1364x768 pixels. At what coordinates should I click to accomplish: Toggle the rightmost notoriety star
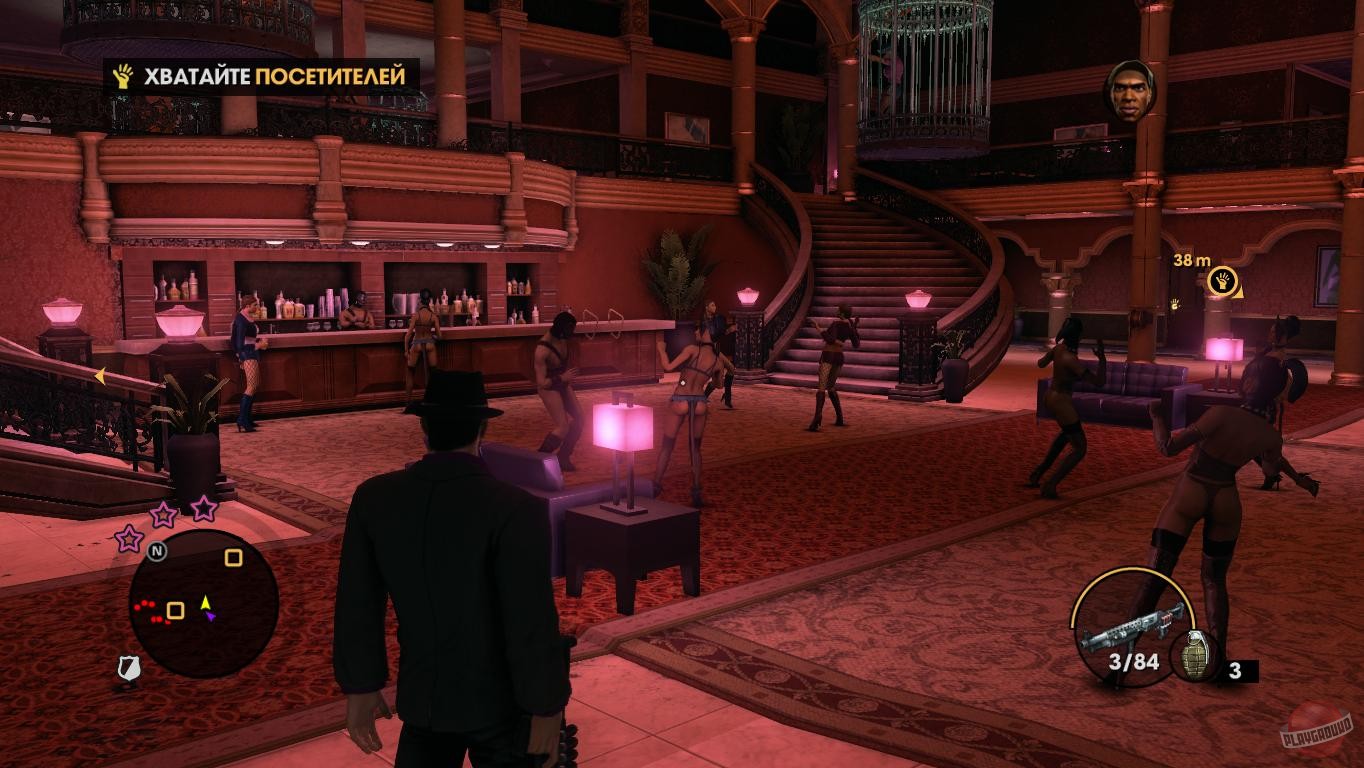pos(202,508)
